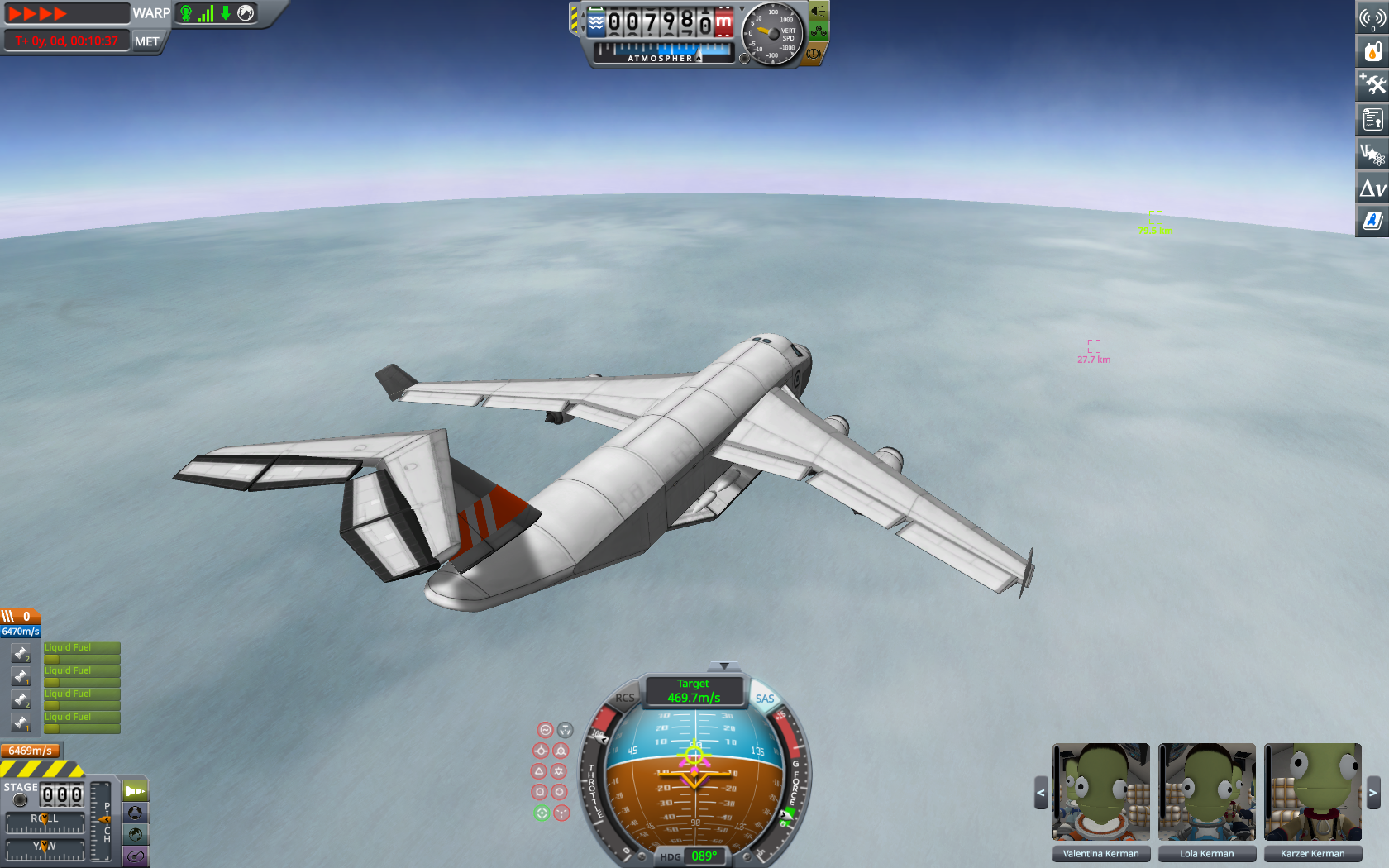
Task: Collapse the navball with top arrow
Action: (724, 666)
